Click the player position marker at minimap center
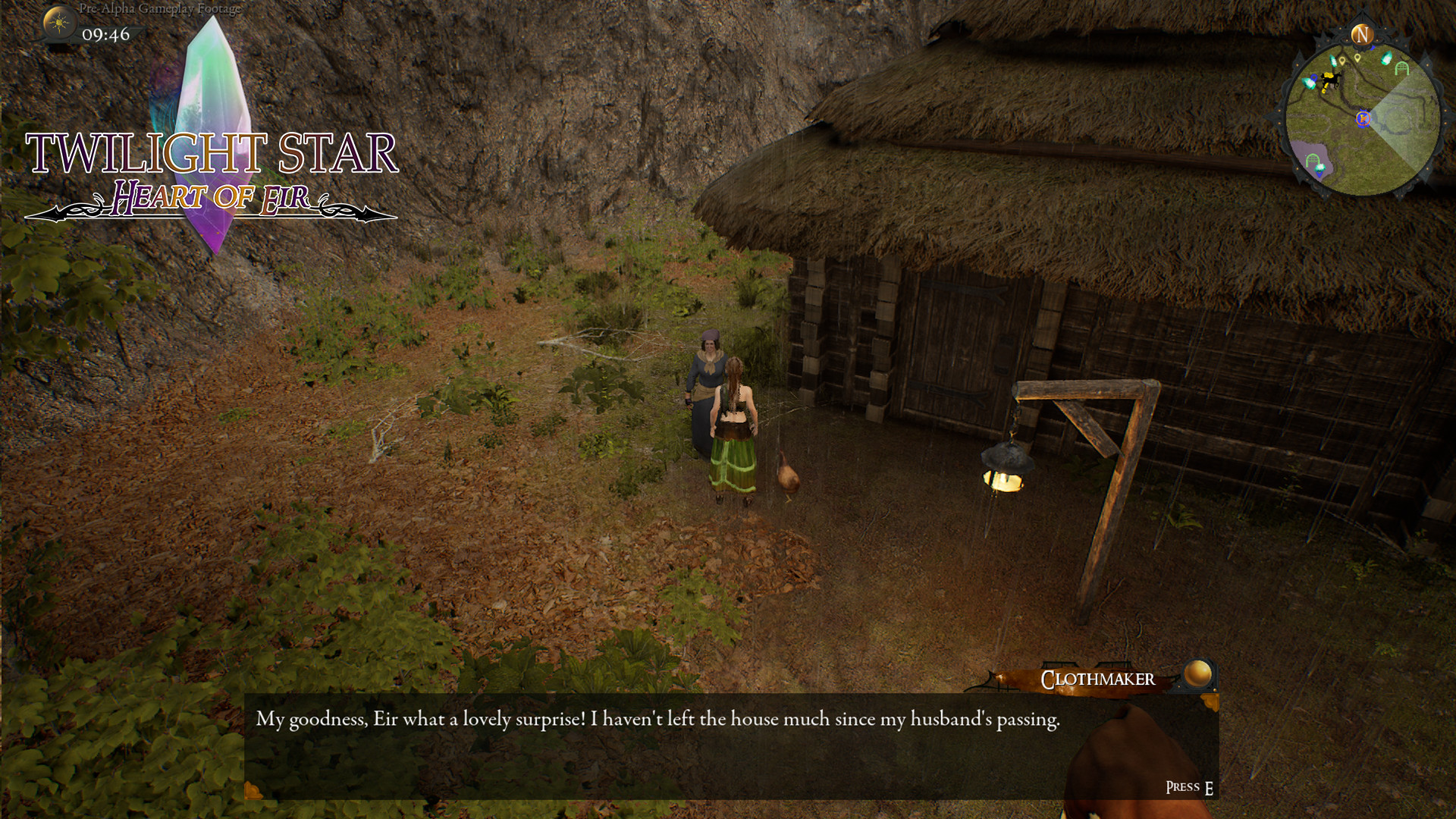Image resolution: width=1456 pixels, height=819 pixels. tap(1363, 118)
